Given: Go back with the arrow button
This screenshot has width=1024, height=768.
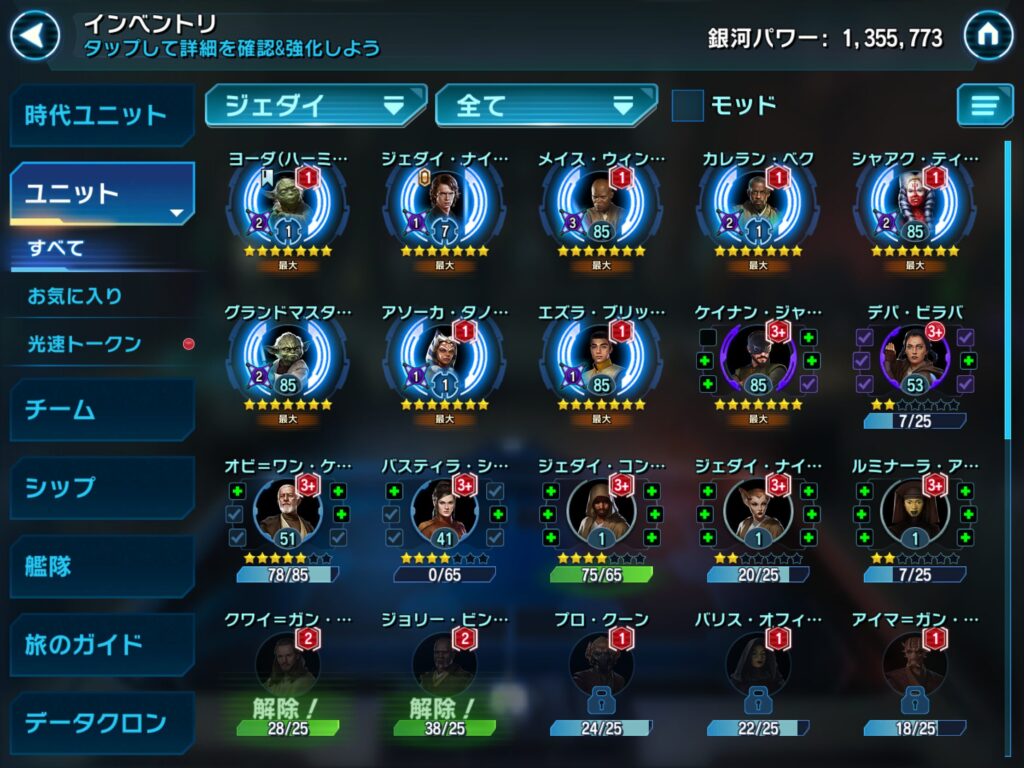Looking at the screenshot, I should pyautogui.click(x=35, y=37).
